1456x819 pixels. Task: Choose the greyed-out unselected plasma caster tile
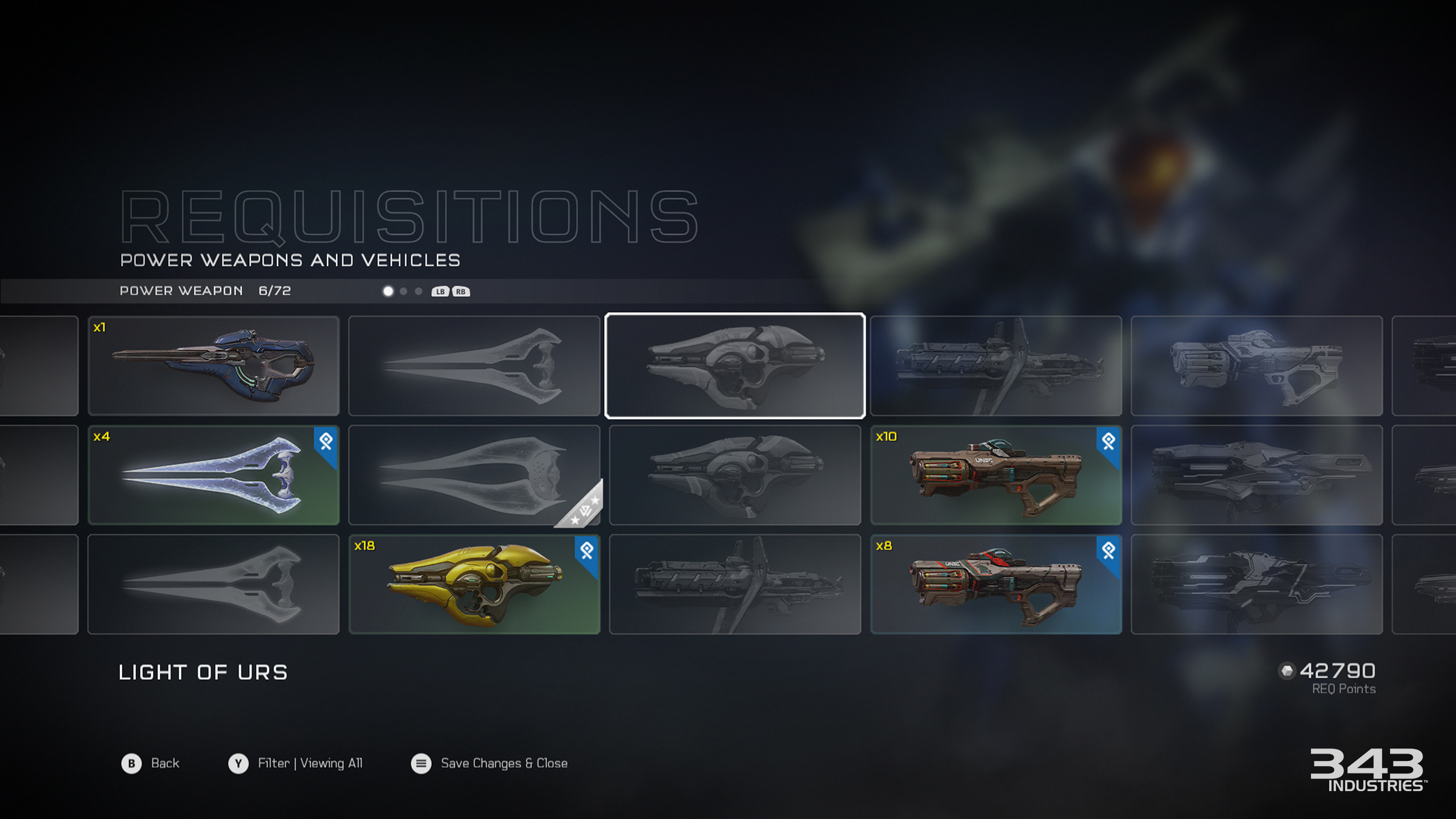pyautogui.click(x=735, y=475)
